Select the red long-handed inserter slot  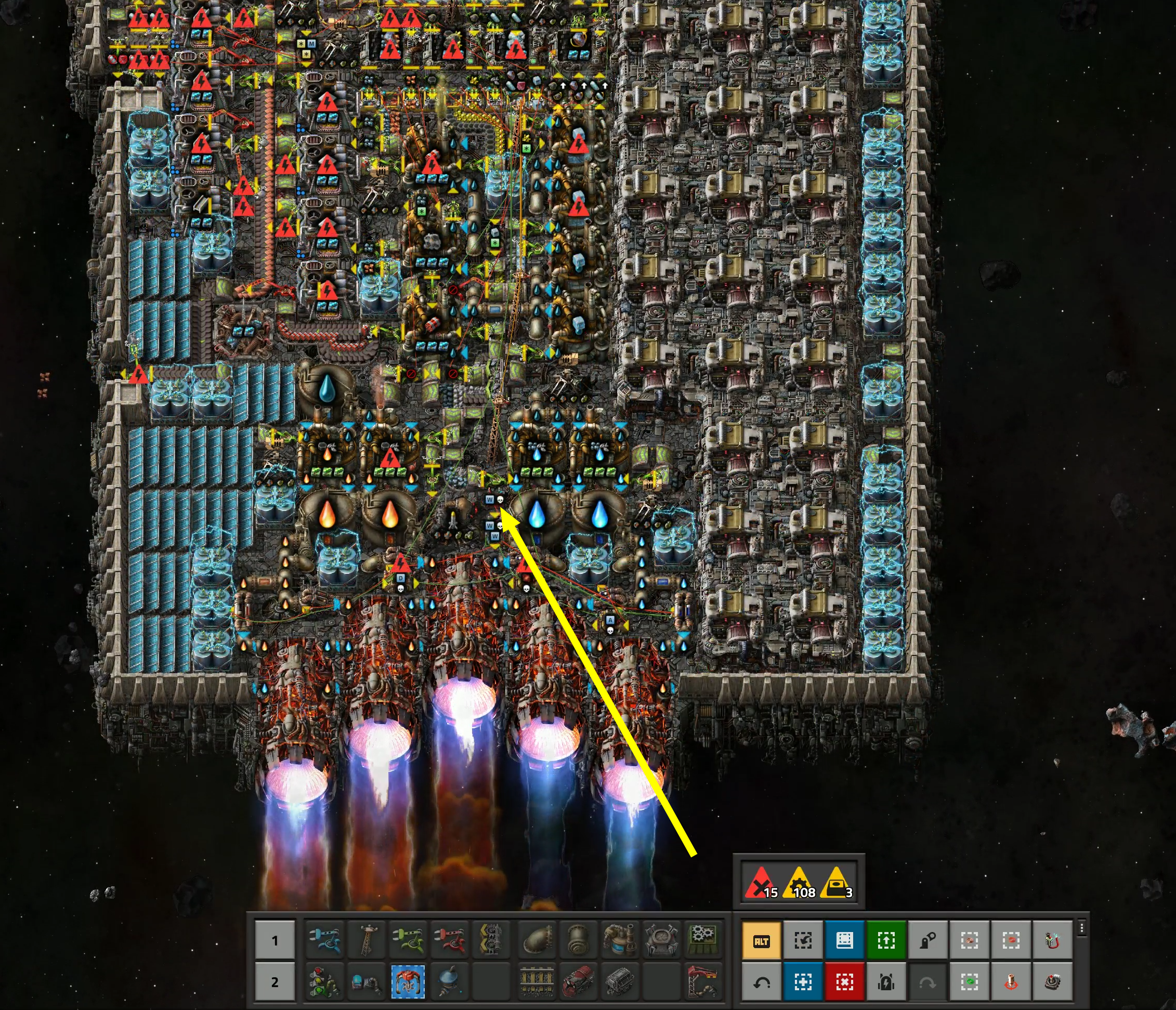(449, 941)
